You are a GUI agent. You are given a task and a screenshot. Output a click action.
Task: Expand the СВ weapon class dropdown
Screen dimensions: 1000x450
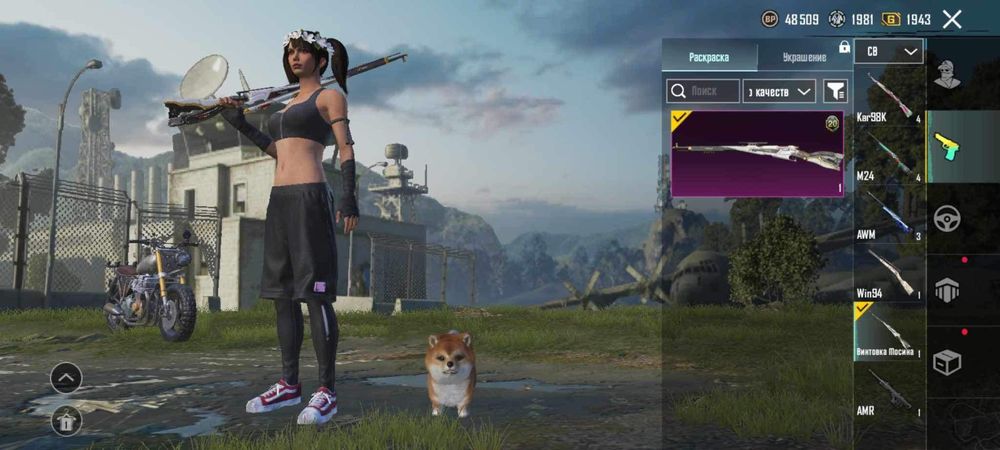[x=888, y=51]
